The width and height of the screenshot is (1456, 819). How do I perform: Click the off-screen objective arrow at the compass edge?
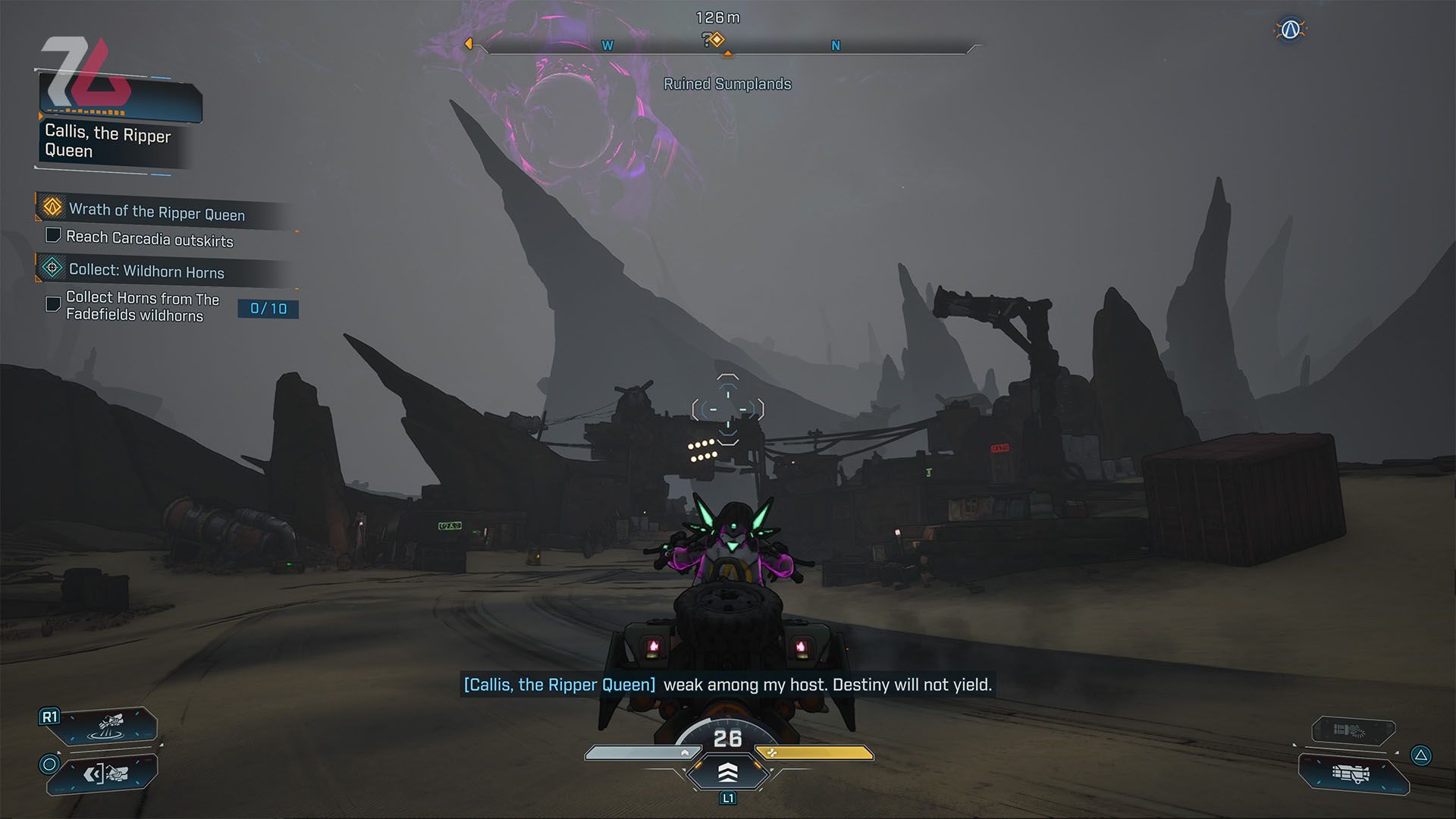click(x=469, y=44)
